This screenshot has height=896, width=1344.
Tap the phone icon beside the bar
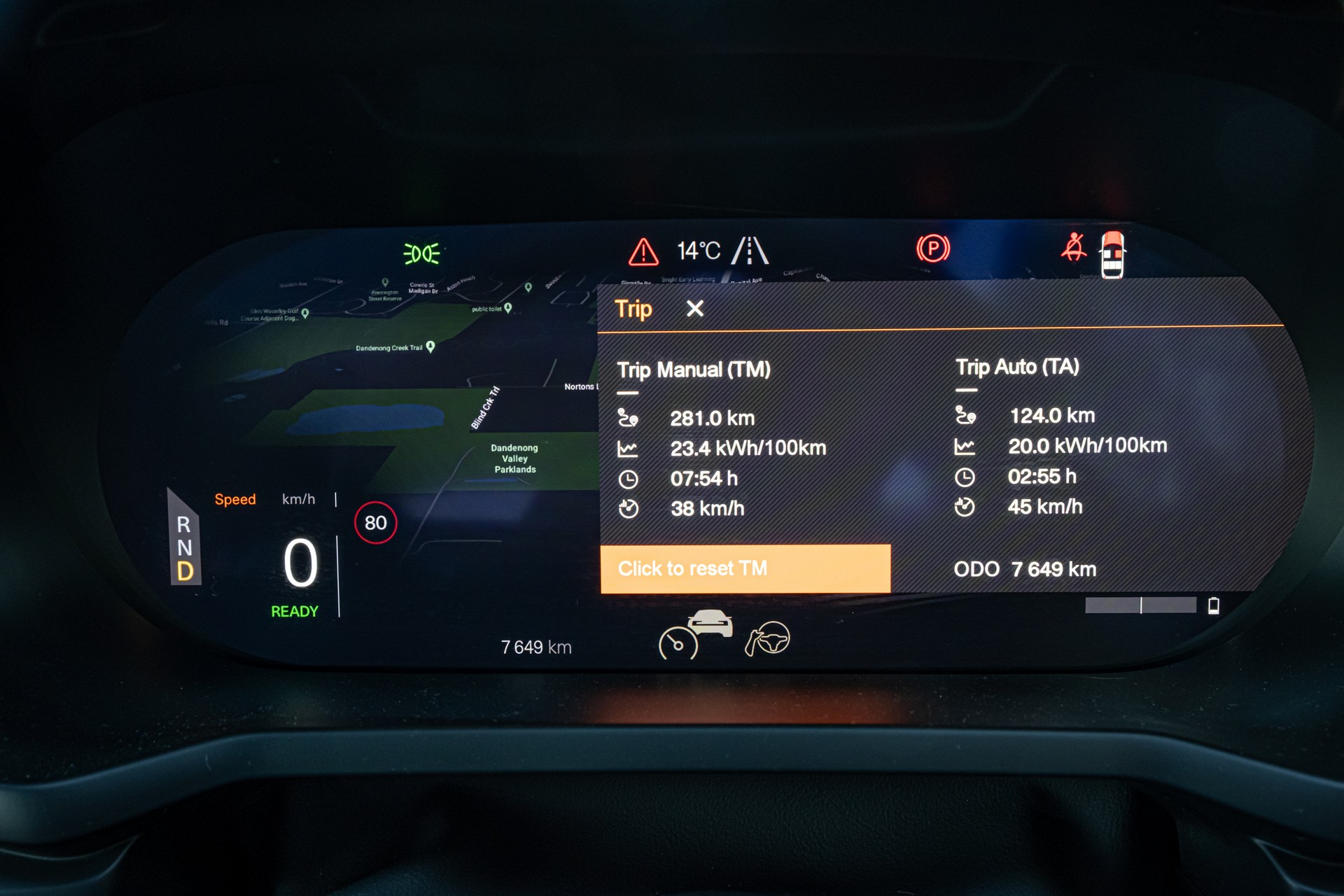point(1214,605)
